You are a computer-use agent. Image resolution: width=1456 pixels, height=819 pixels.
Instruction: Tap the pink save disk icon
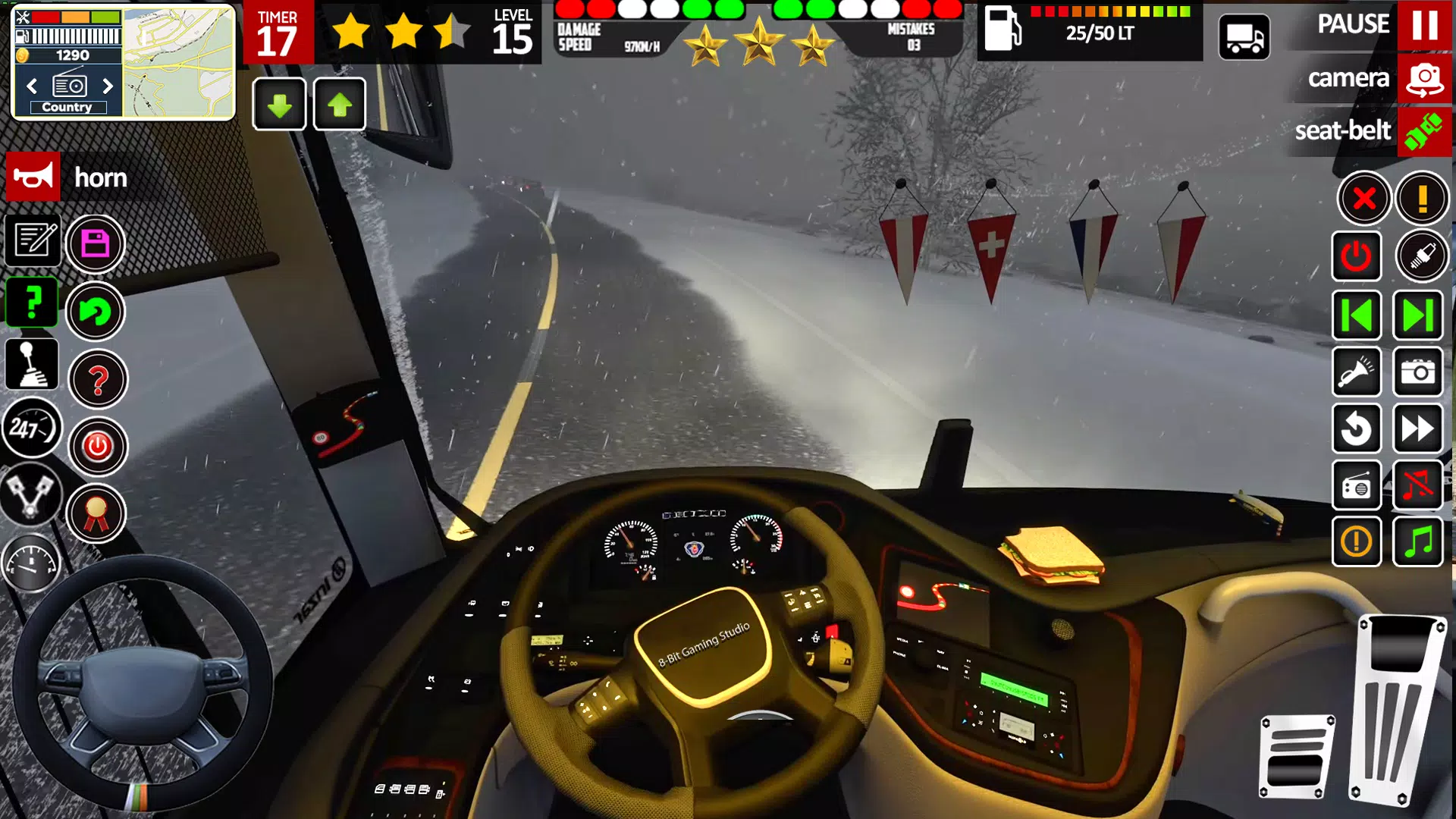tap(96, 243)
